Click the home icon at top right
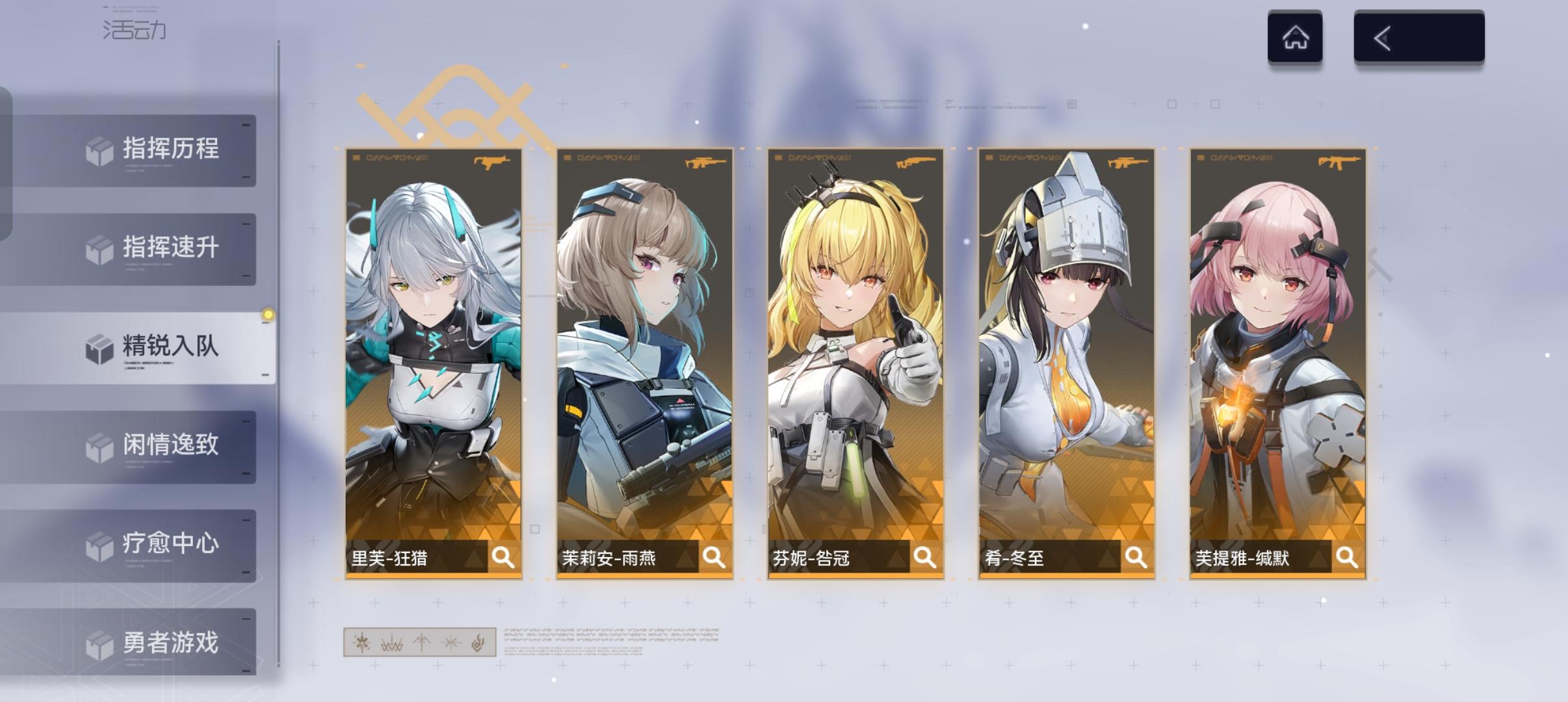Viewport: 1568px width, 702px height. (1296, 37)
